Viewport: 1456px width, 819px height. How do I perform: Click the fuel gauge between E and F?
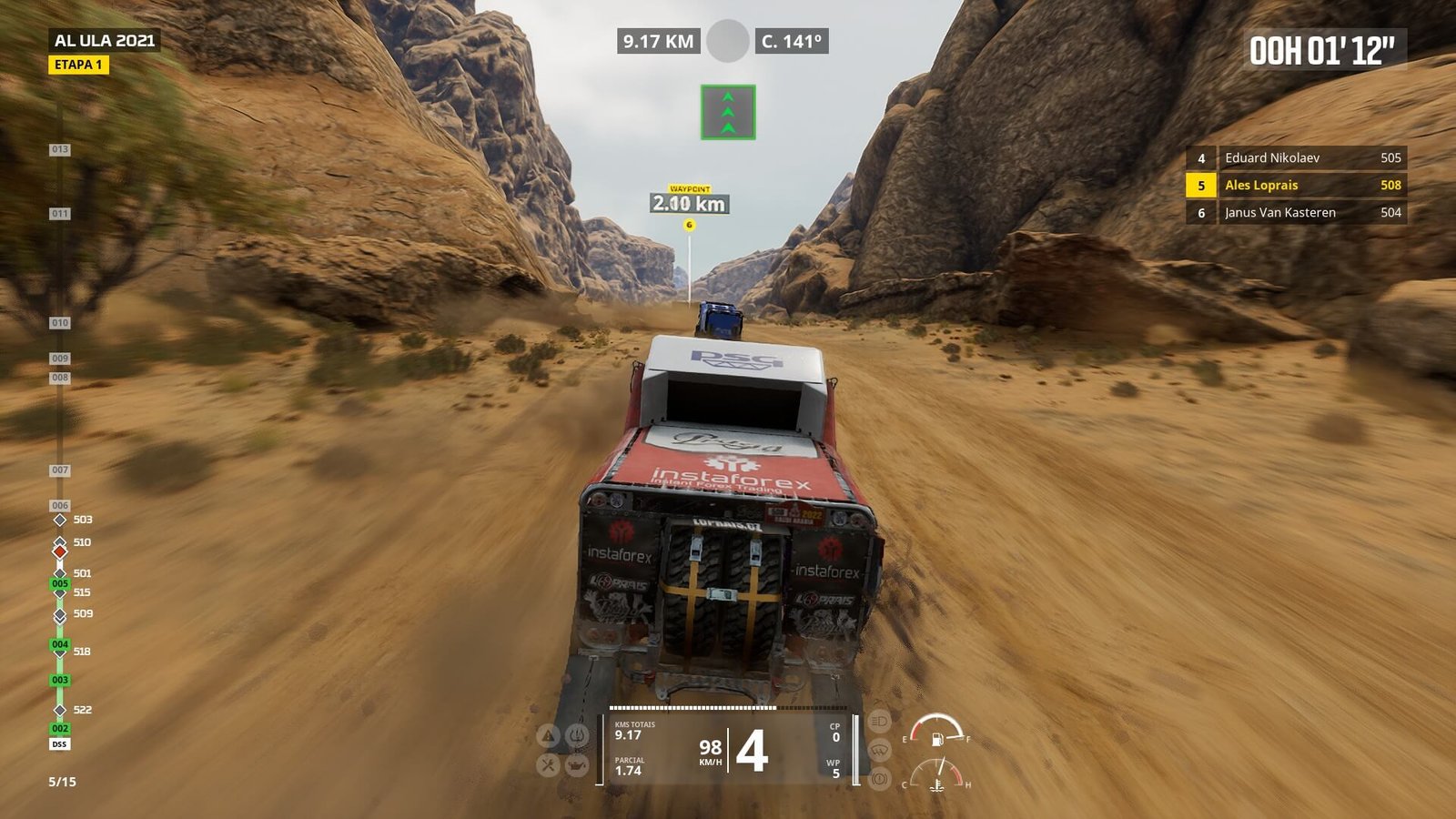(936, 735)
